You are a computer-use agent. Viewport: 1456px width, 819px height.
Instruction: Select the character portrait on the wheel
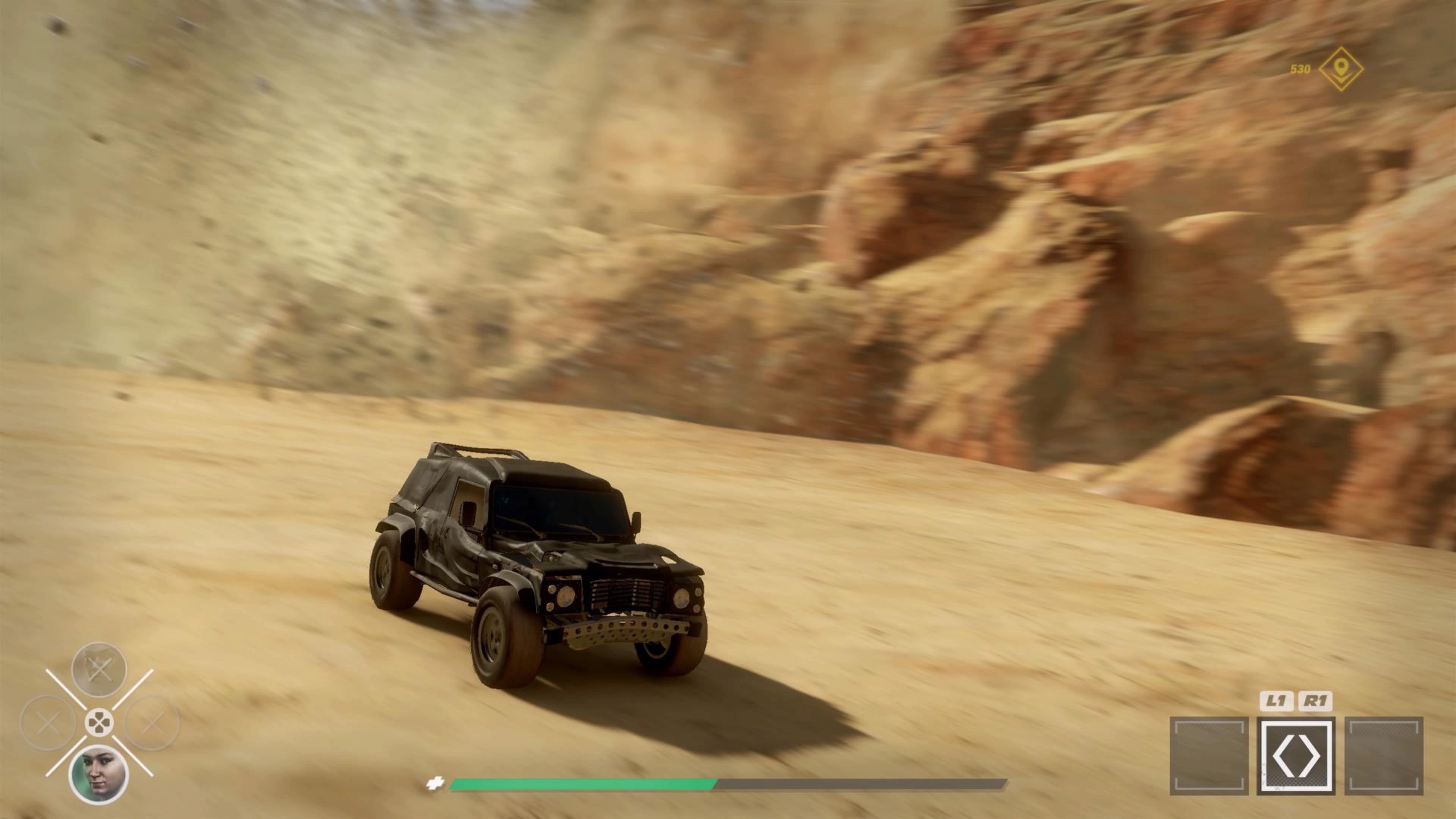click(x=98, y=774)
